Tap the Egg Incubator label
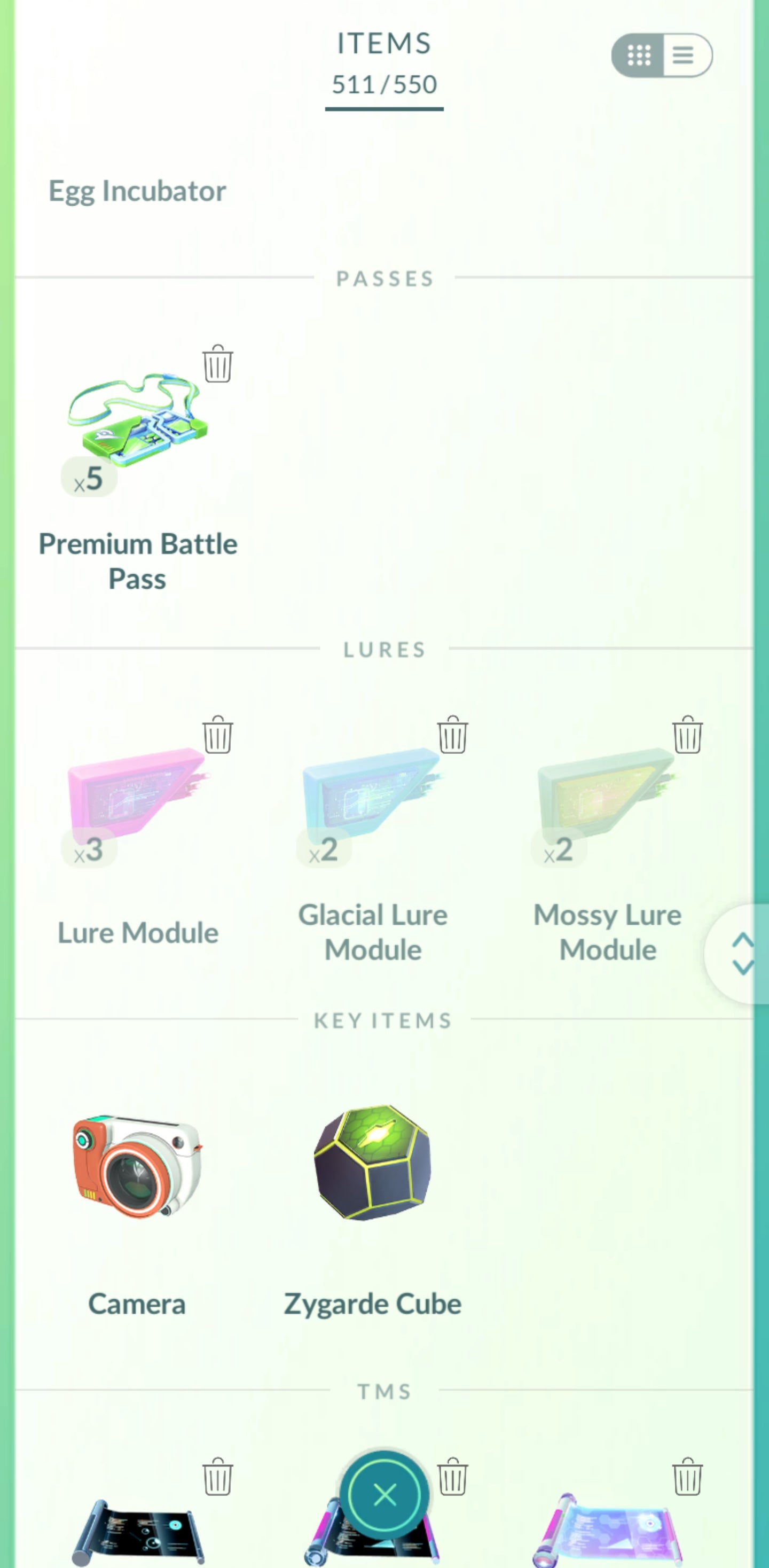The width and height of the screenshot is (769, 1568). [x=137, y=191]
